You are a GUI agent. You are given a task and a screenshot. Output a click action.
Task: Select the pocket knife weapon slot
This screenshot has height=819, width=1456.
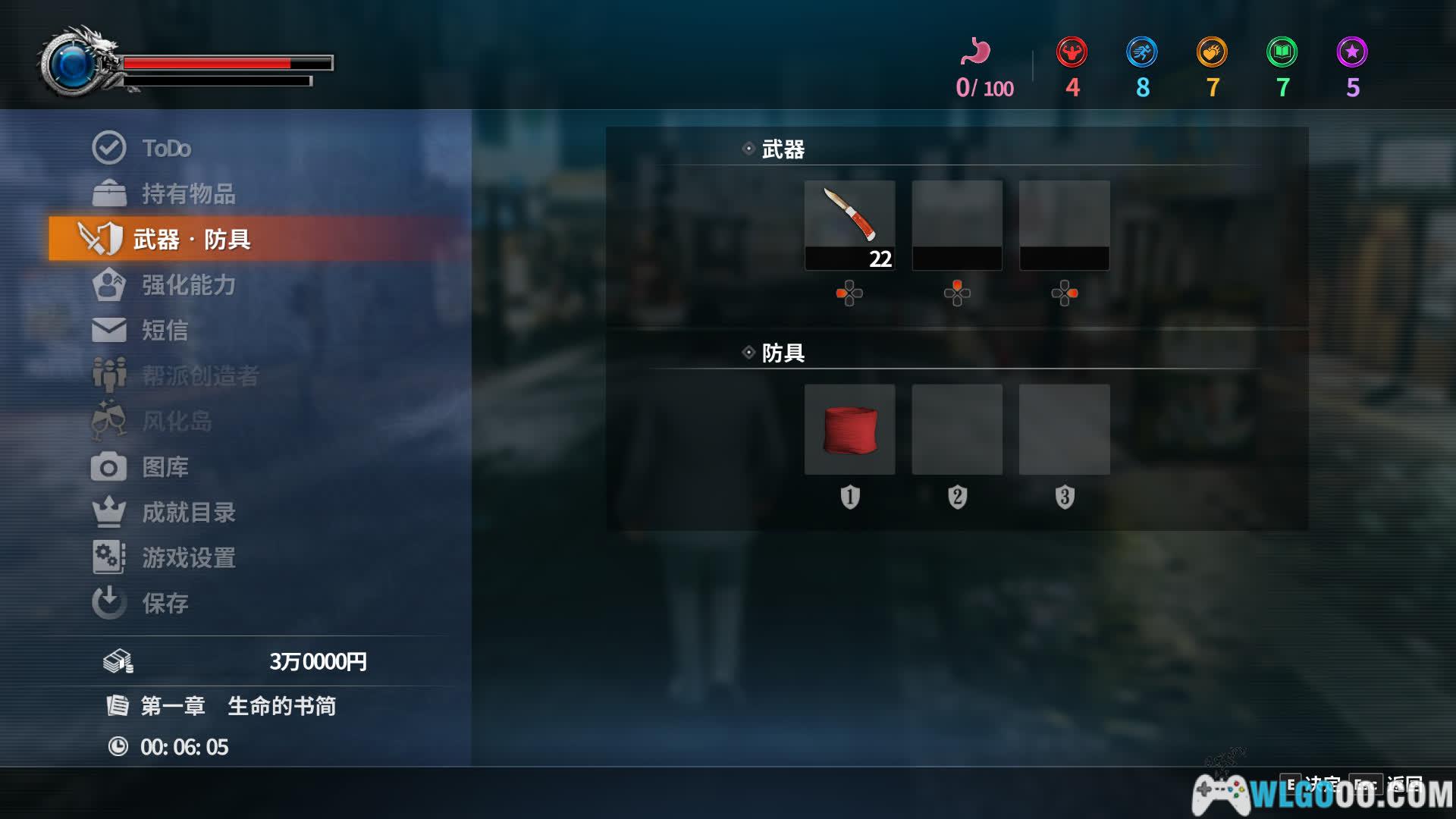pos(849,224)
